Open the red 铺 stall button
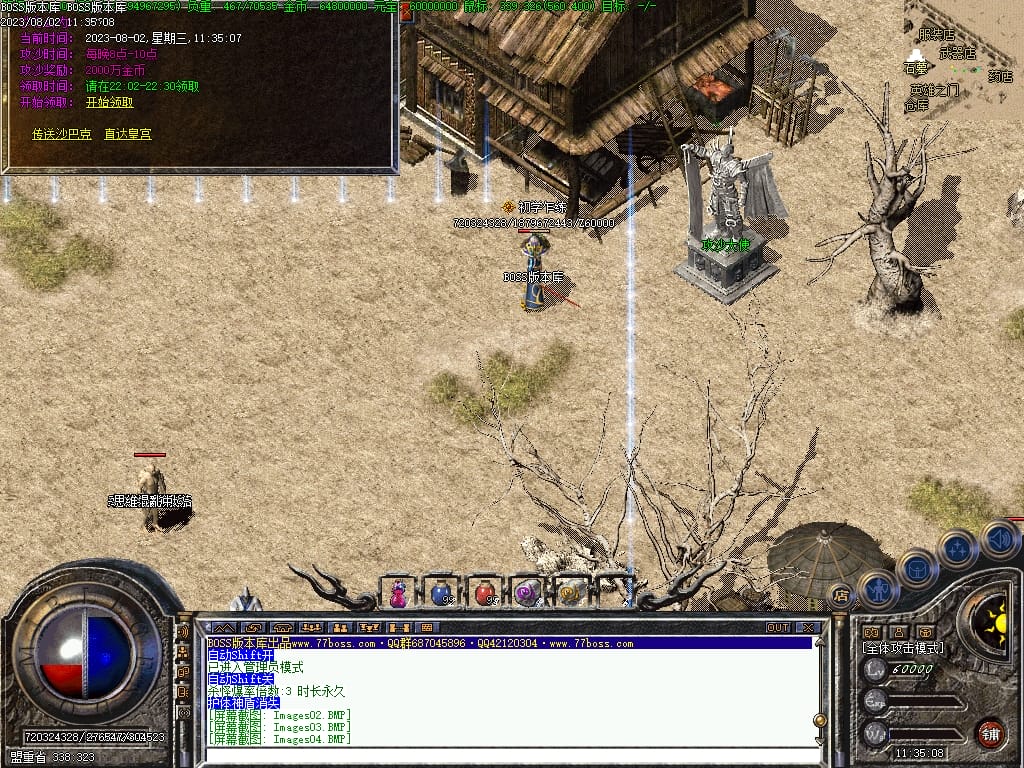 coord(990,733)
